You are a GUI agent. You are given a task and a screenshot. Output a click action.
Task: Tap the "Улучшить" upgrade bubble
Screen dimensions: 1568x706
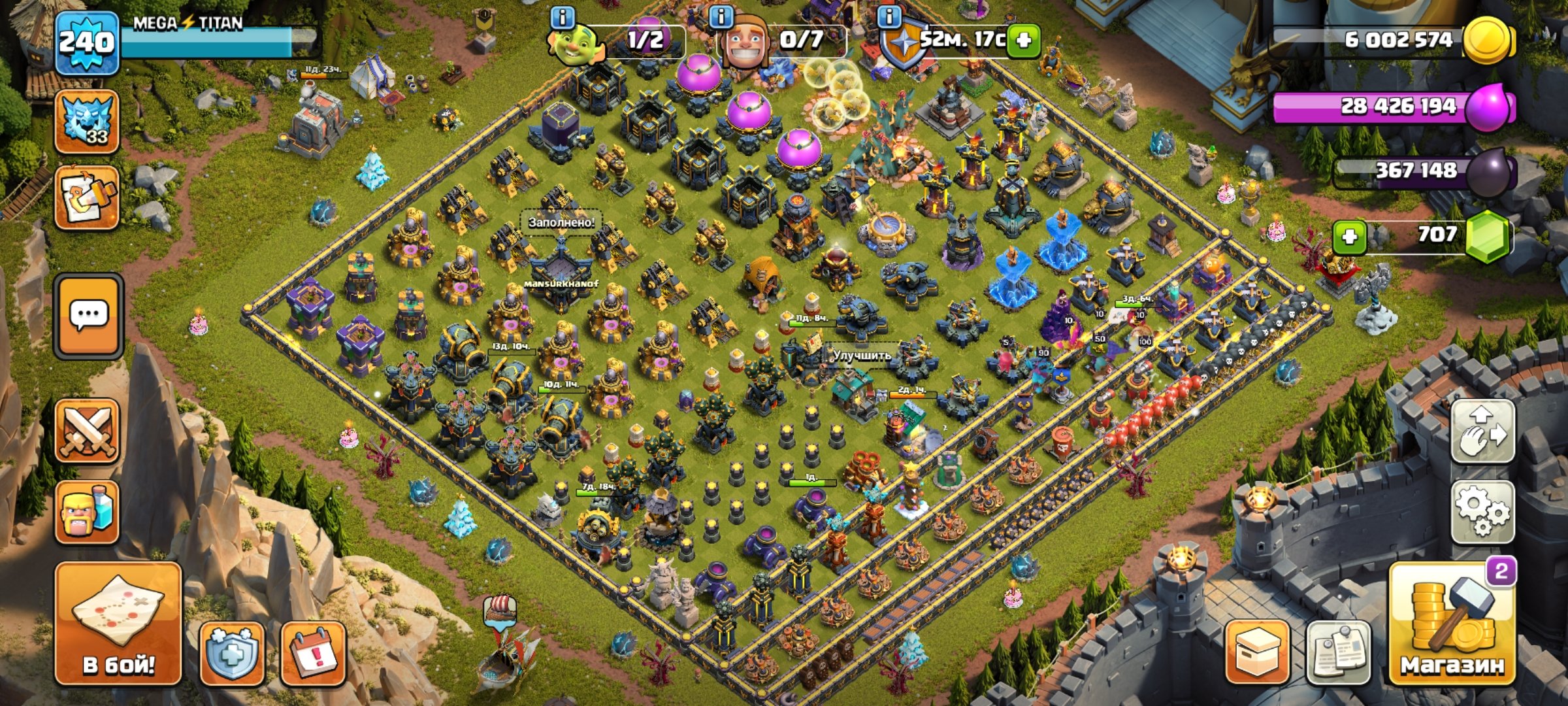coord(861,356)
